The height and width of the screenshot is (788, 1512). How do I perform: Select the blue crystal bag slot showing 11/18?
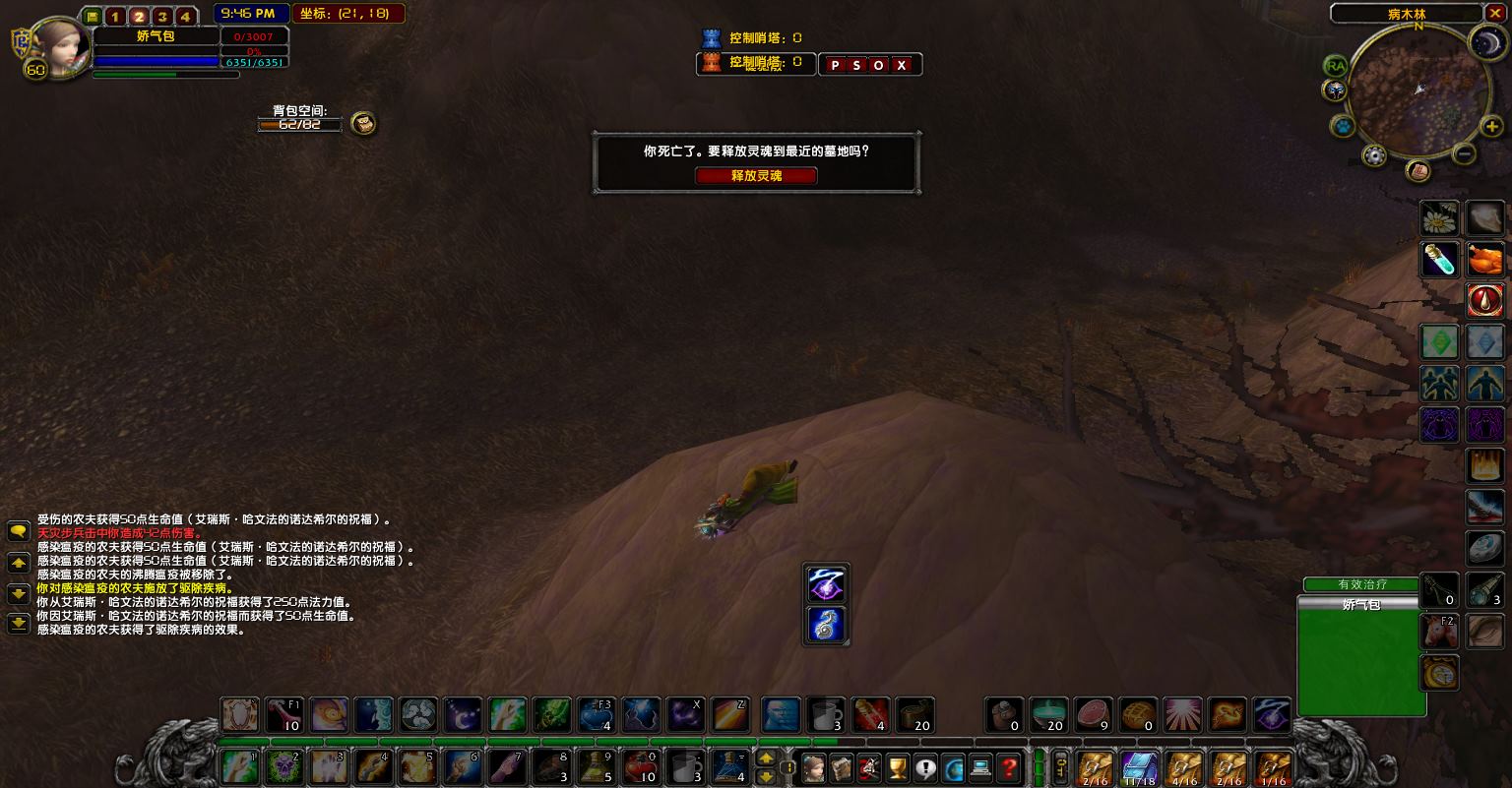[1140, 768]
